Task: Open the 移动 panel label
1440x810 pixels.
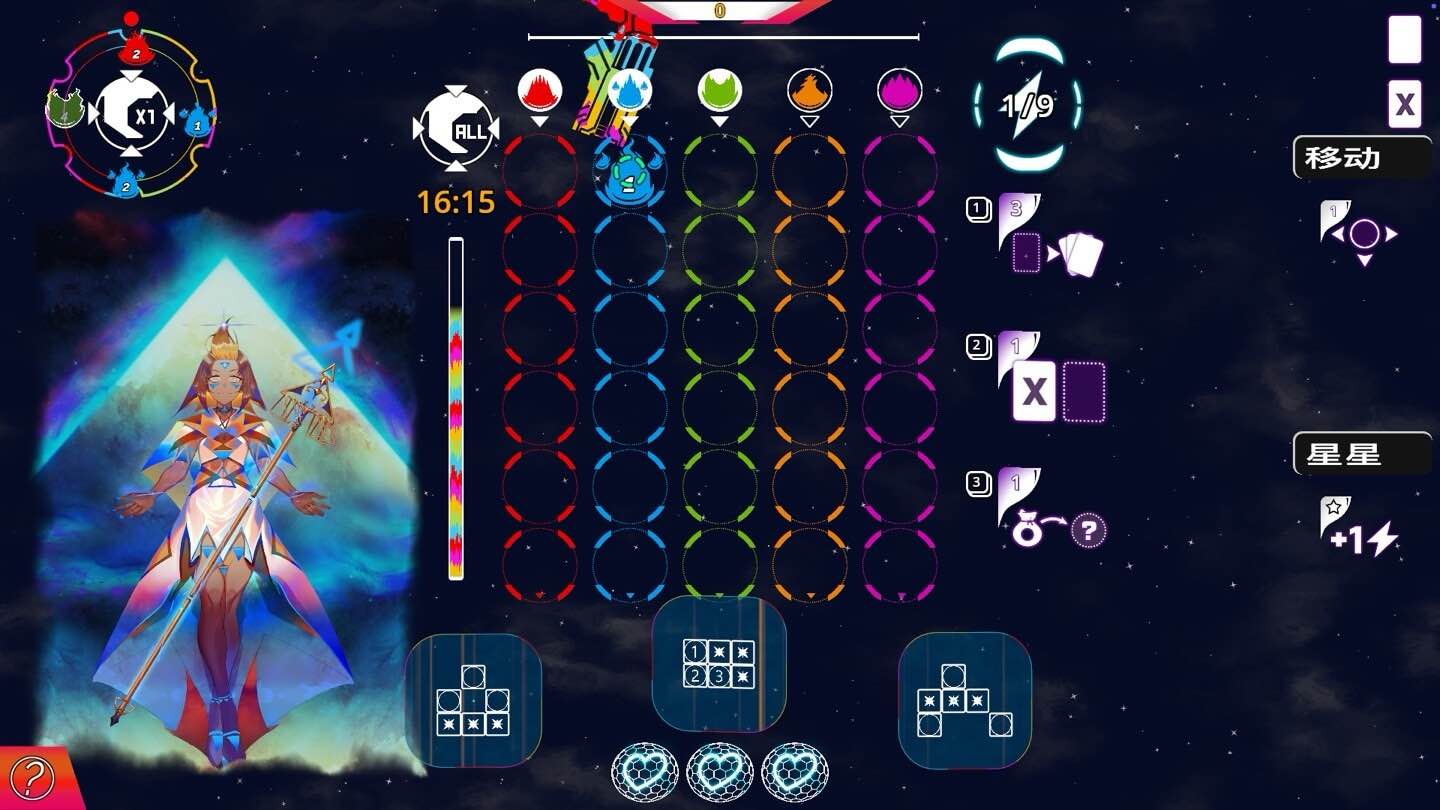Action: point(1345,156)
